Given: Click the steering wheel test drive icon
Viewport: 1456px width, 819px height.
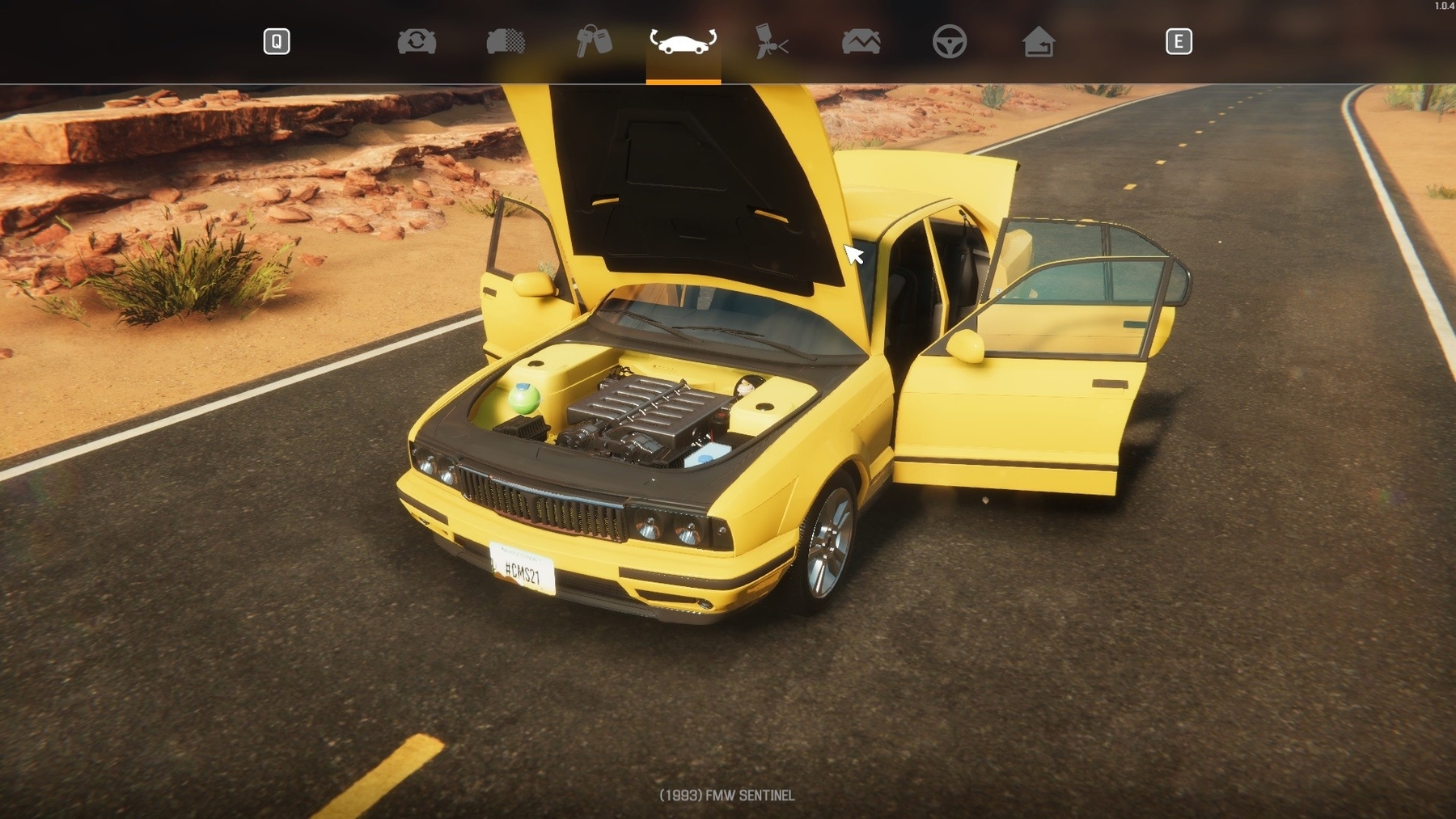Looking at the screenshot, I should (x=950, y=40).
